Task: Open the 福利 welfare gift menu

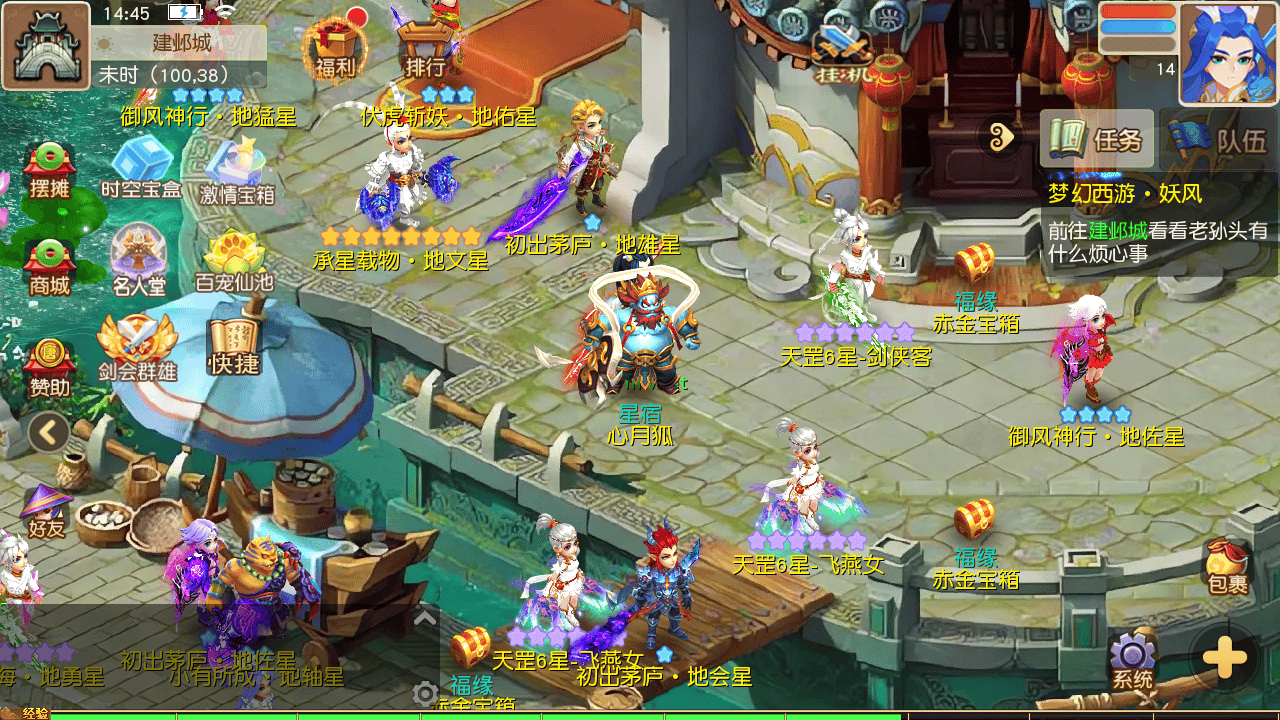Action: [x=336, y=48]
